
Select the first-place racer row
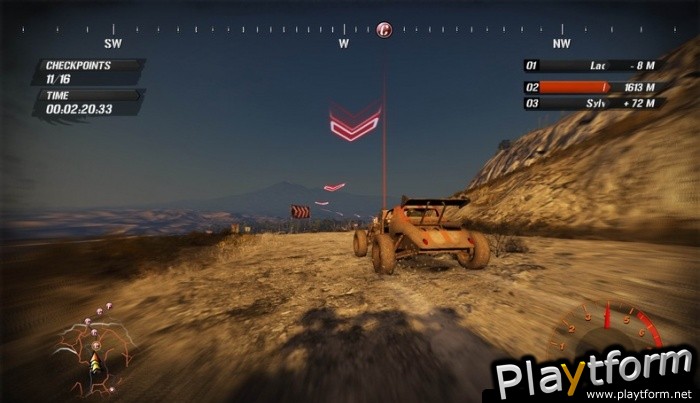point(594,66)
